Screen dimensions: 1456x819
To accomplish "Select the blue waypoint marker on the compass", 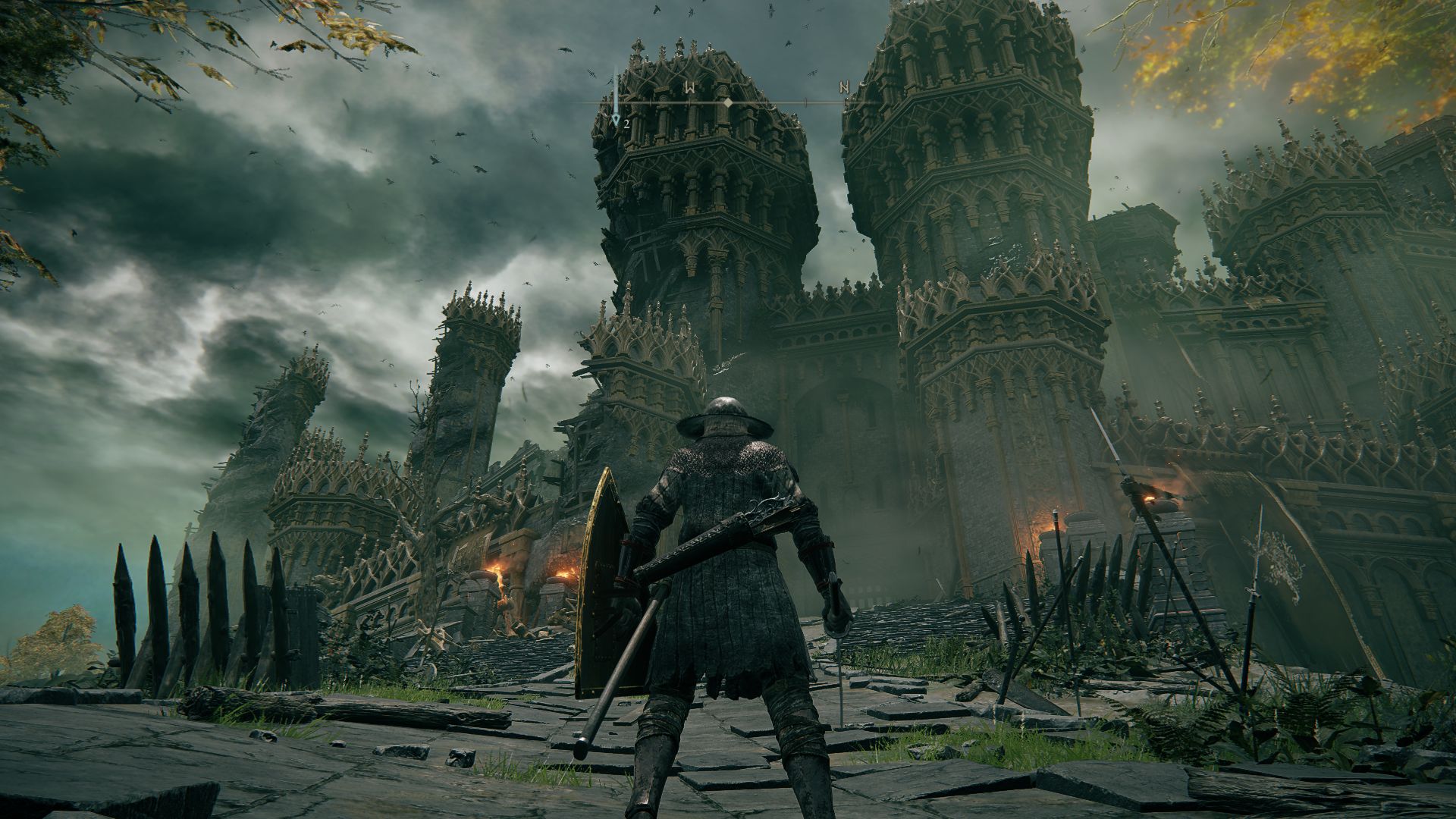I will [x=617, y=117].
